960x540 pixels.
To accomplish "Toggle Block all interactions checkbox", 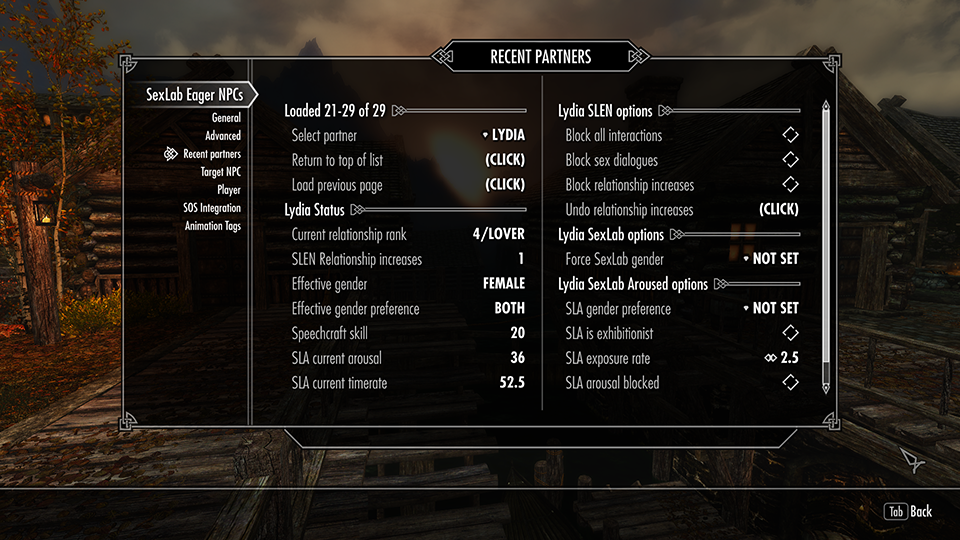I will (x=790, y=135).
